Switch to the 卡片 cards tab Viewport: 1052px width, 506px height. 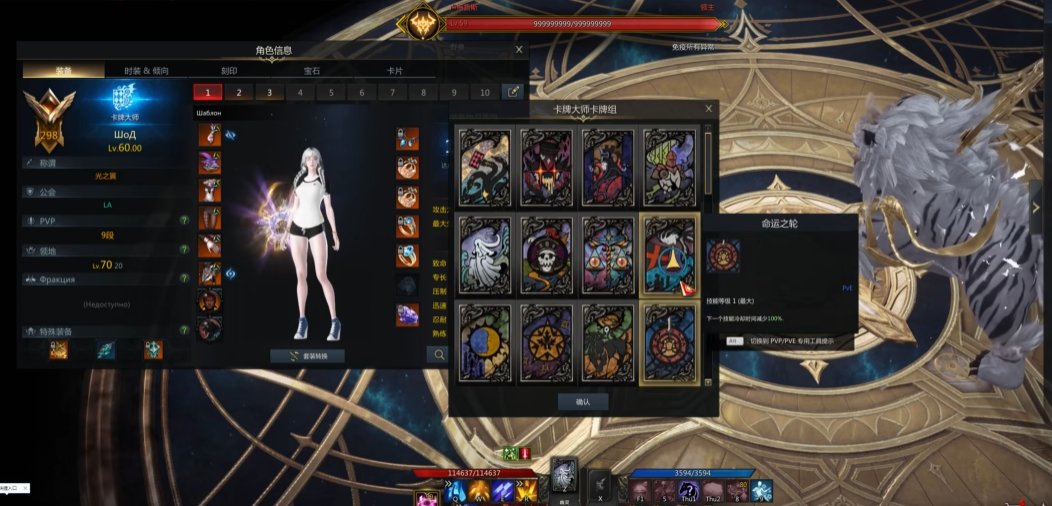pos(395,71)
